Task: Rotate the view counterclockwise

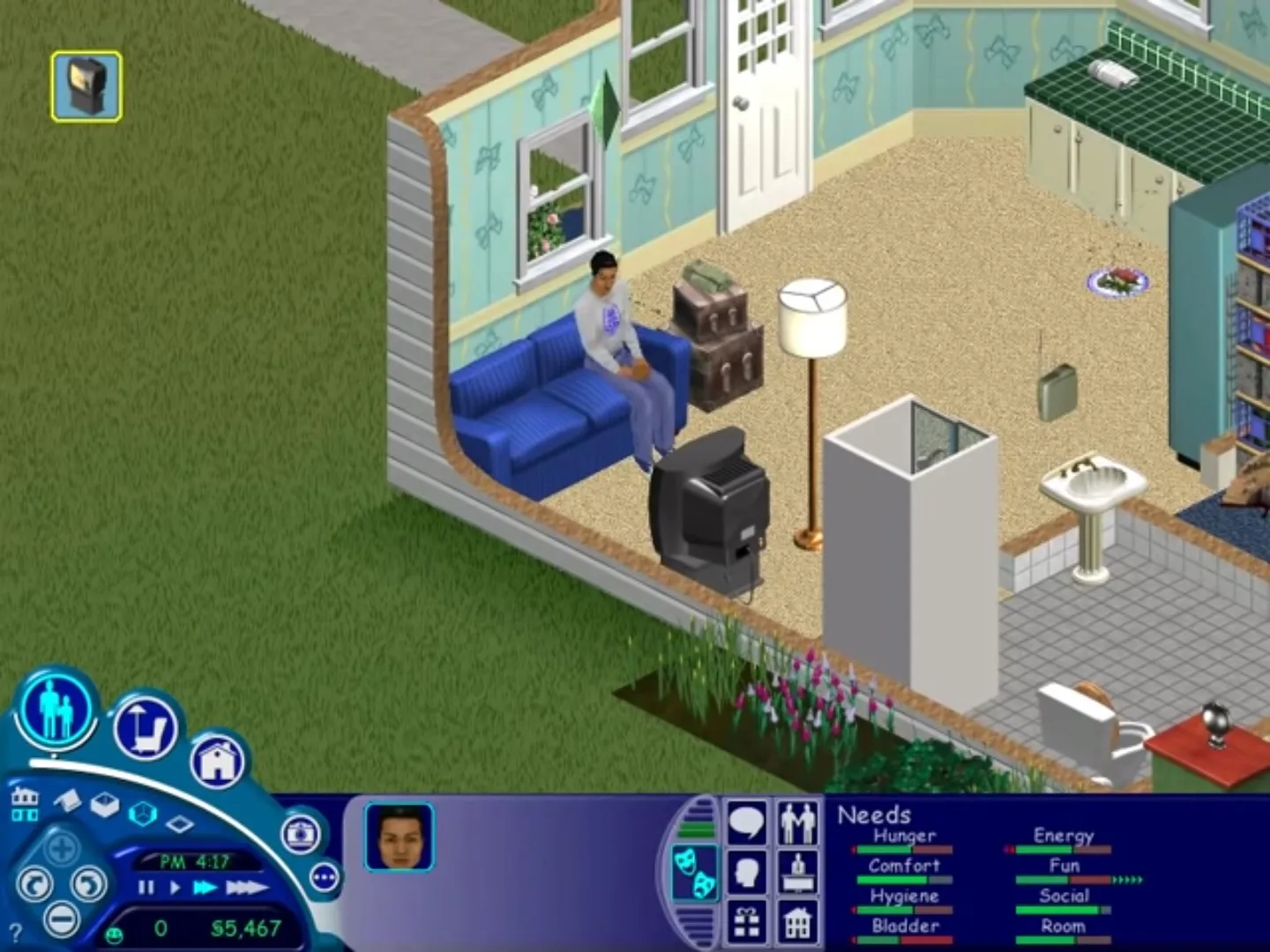Action: click(x=35, y=883)
